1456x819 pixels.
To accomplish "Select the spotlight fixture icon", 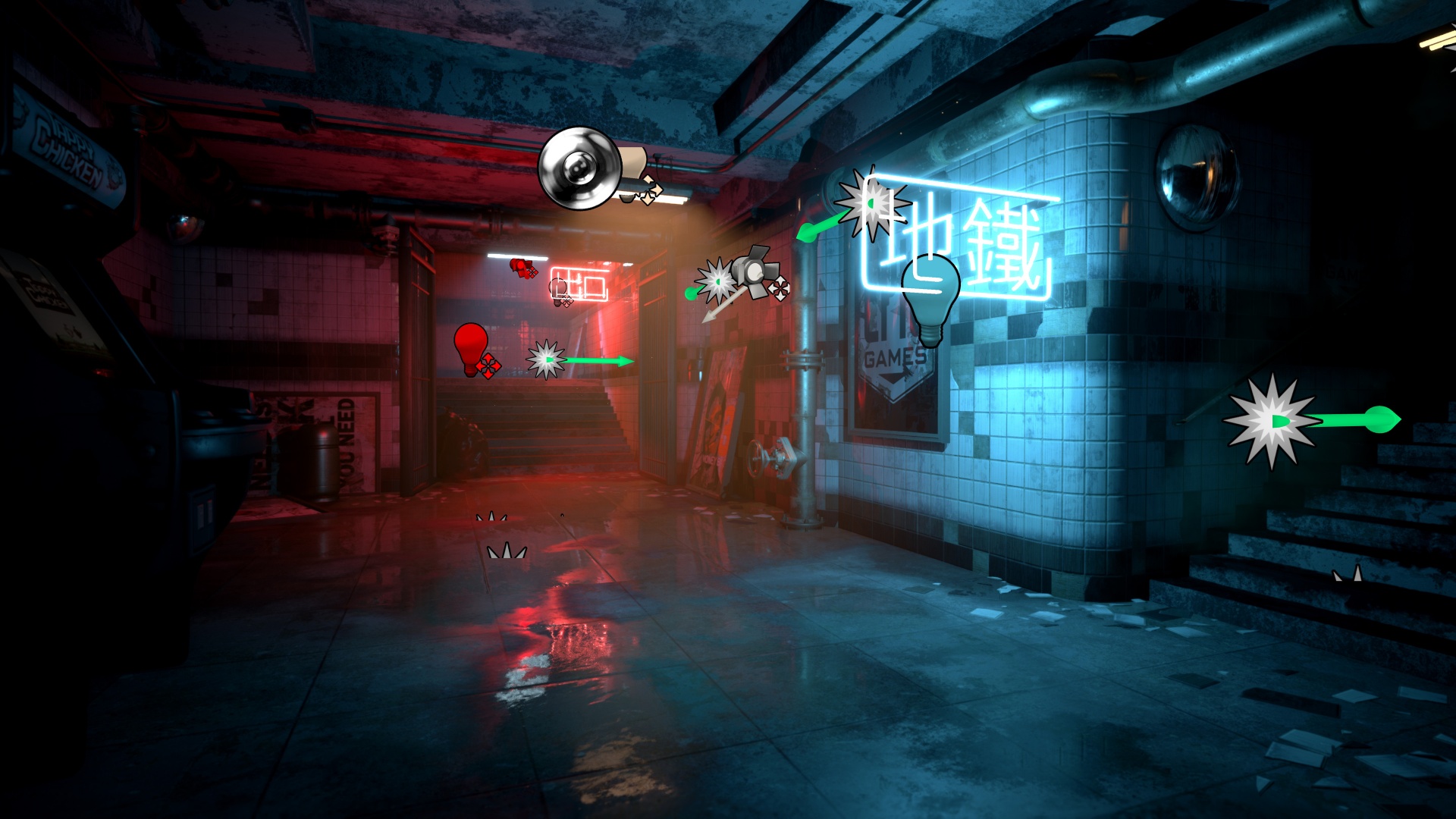I will [x=753, y=272].
